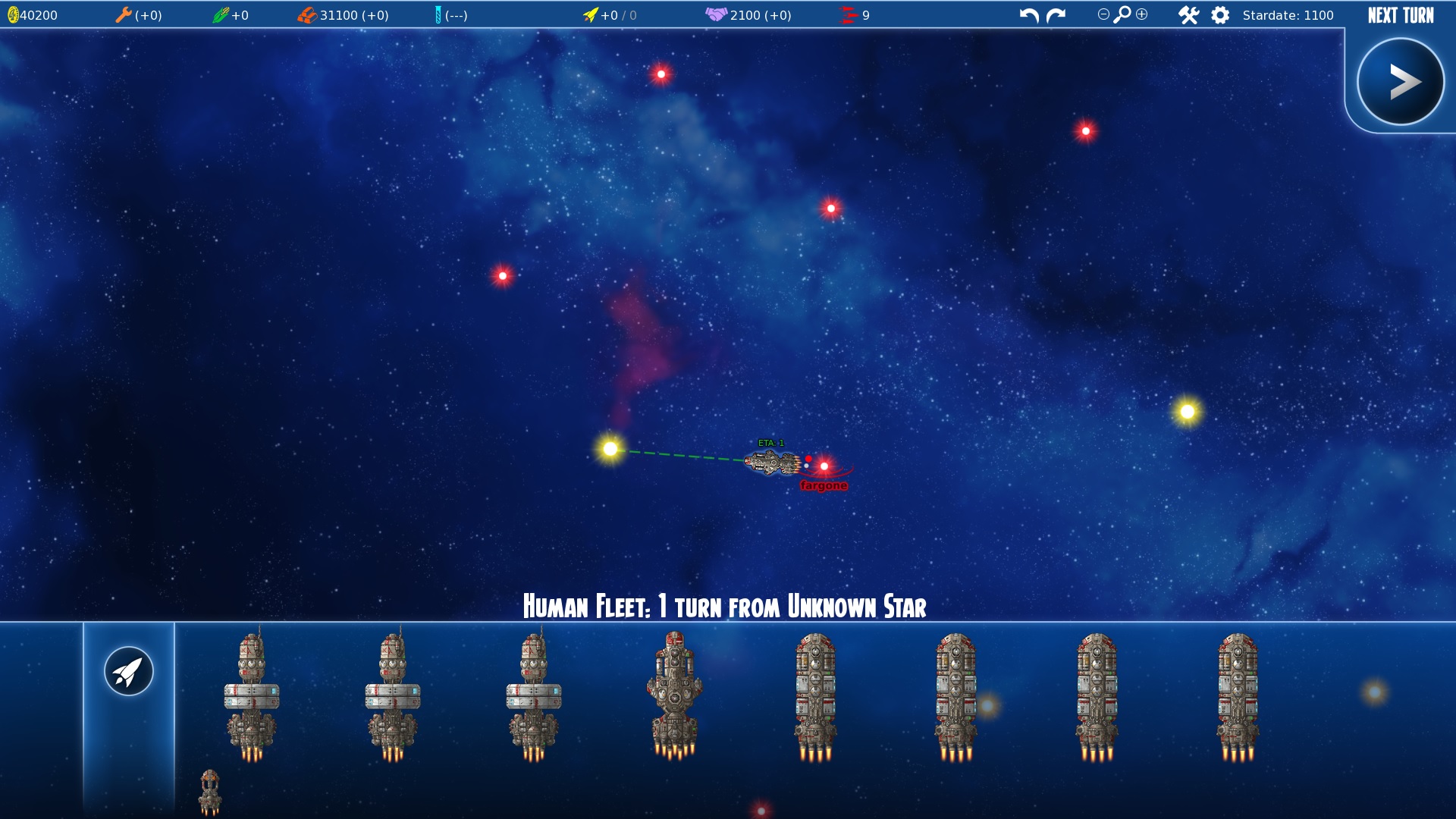Click the yellow rocket icon in the top bar
Screen dimensions: 1456x819
[x=590, y=15]
